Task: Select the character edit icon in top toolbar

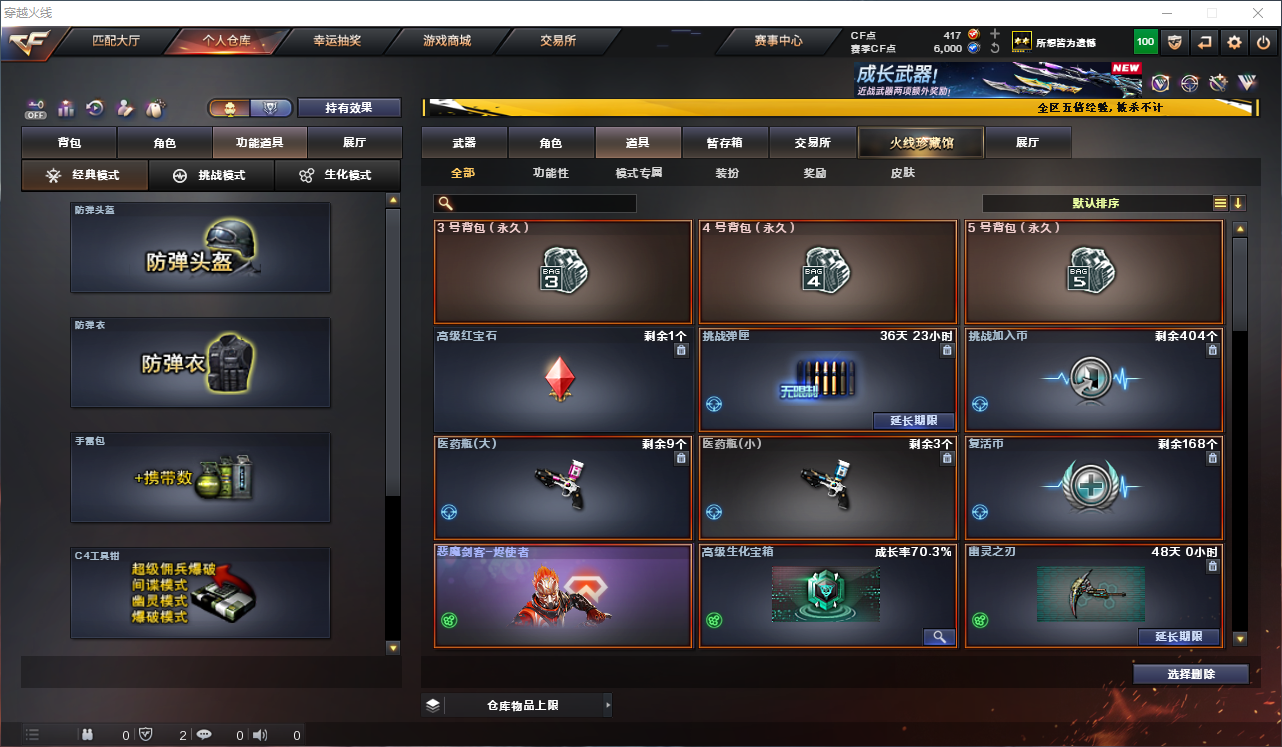Action: pos(126,108)
